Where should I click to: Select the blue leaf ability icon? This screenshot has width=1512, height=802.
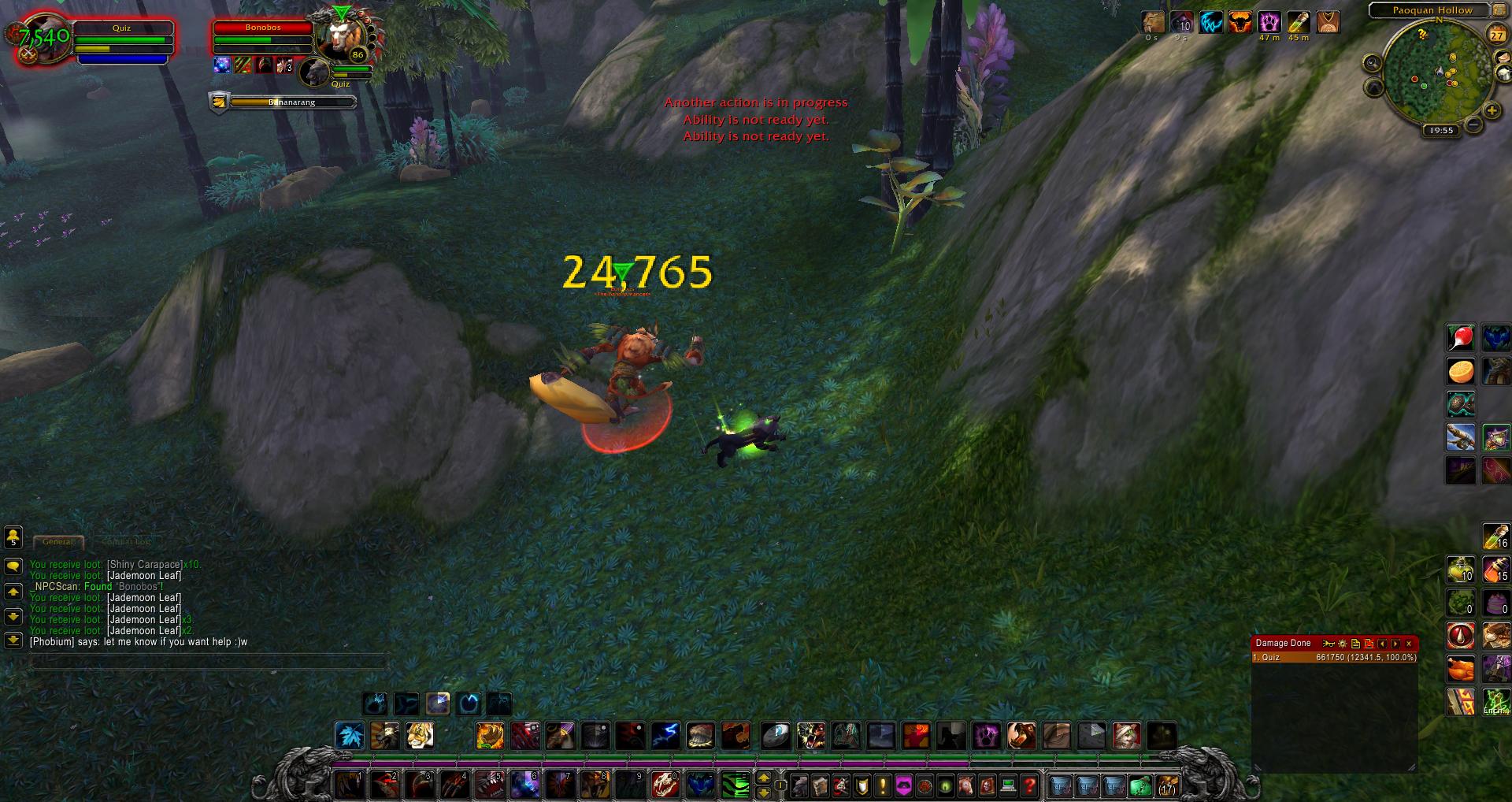pyautogui.click(x=350, y=736)
